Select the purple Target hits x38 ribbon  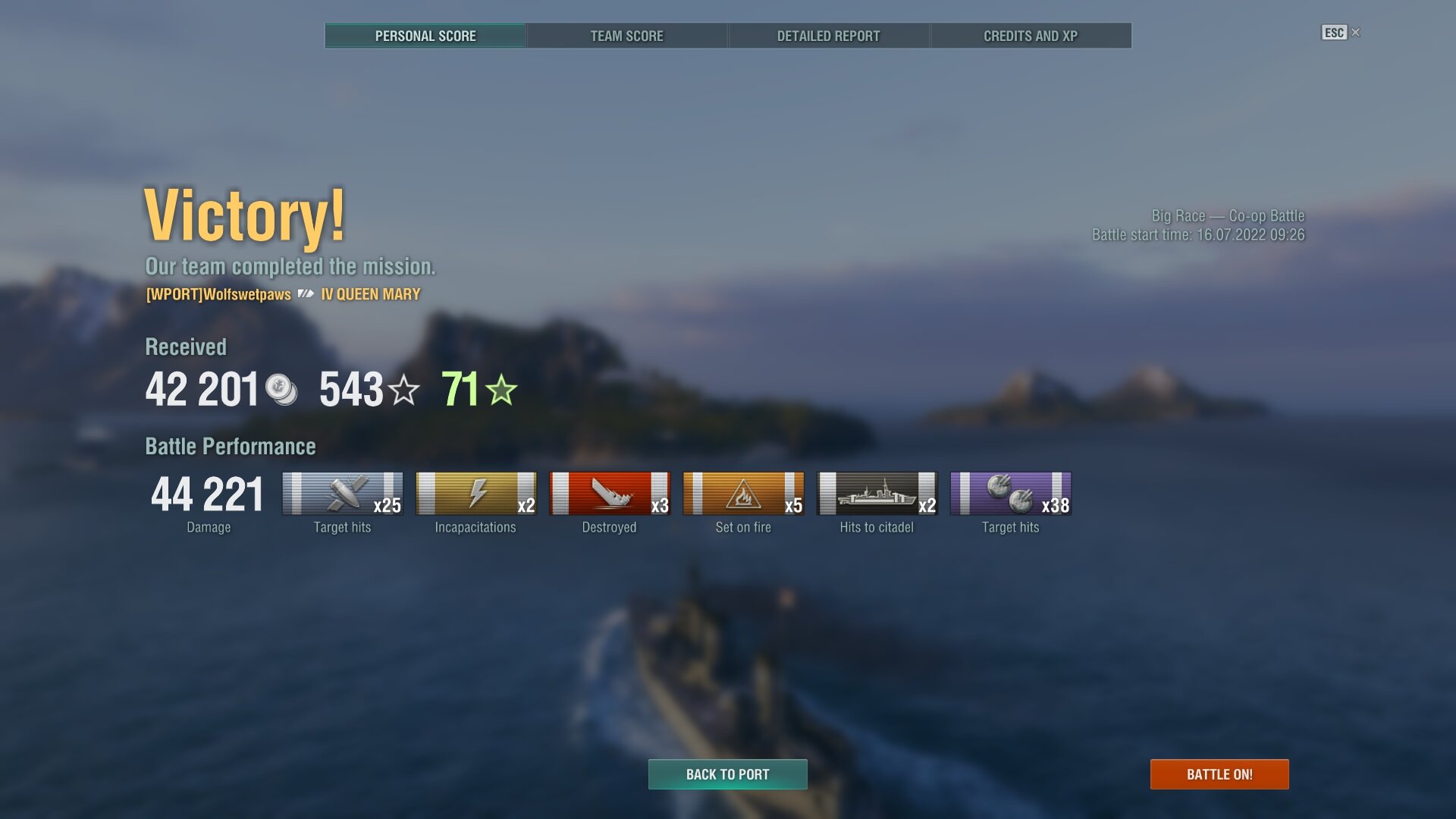1010,494
